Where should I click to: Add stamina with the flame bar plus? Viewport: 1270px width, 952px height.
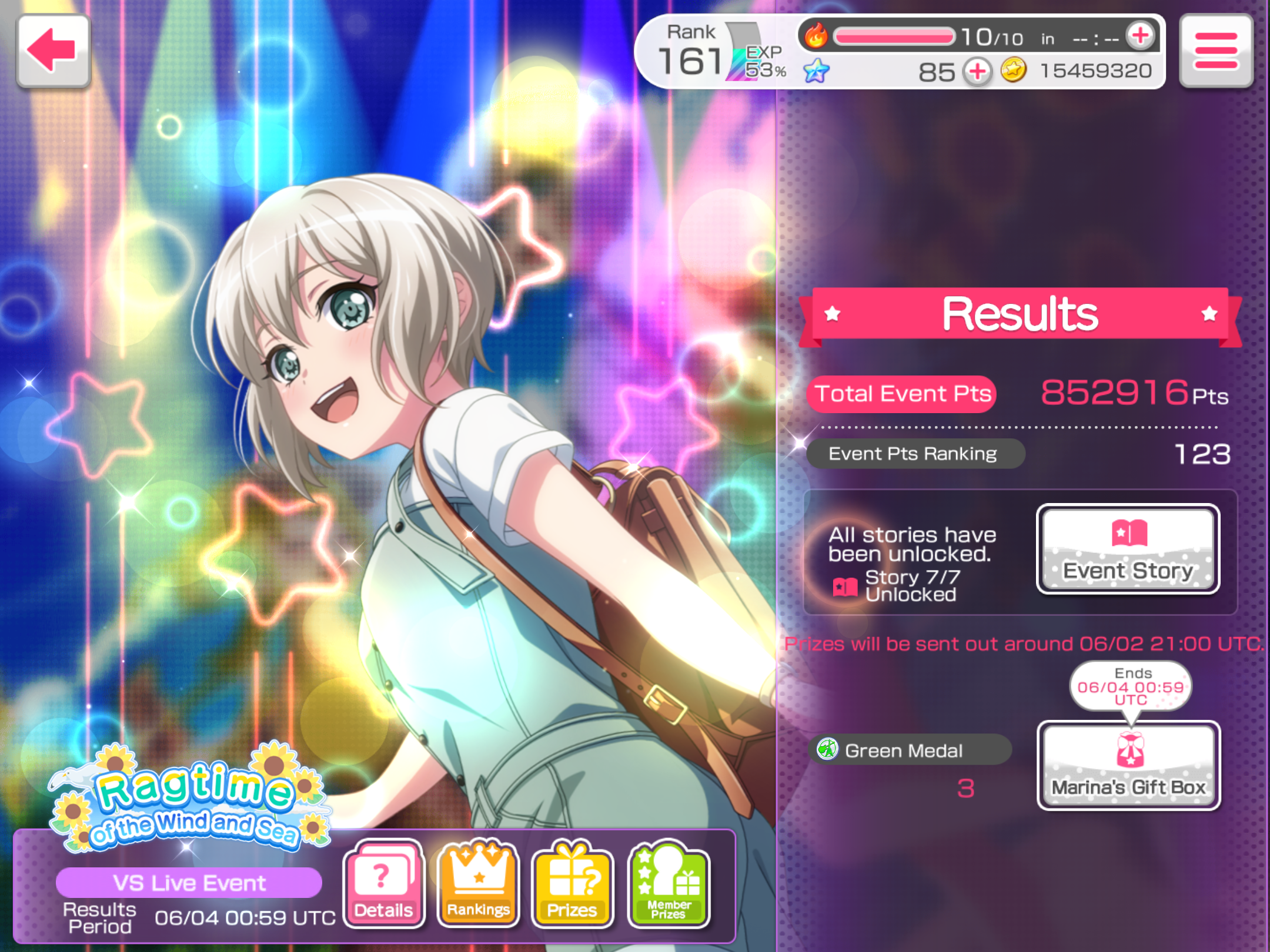(x=1140, y=36)
